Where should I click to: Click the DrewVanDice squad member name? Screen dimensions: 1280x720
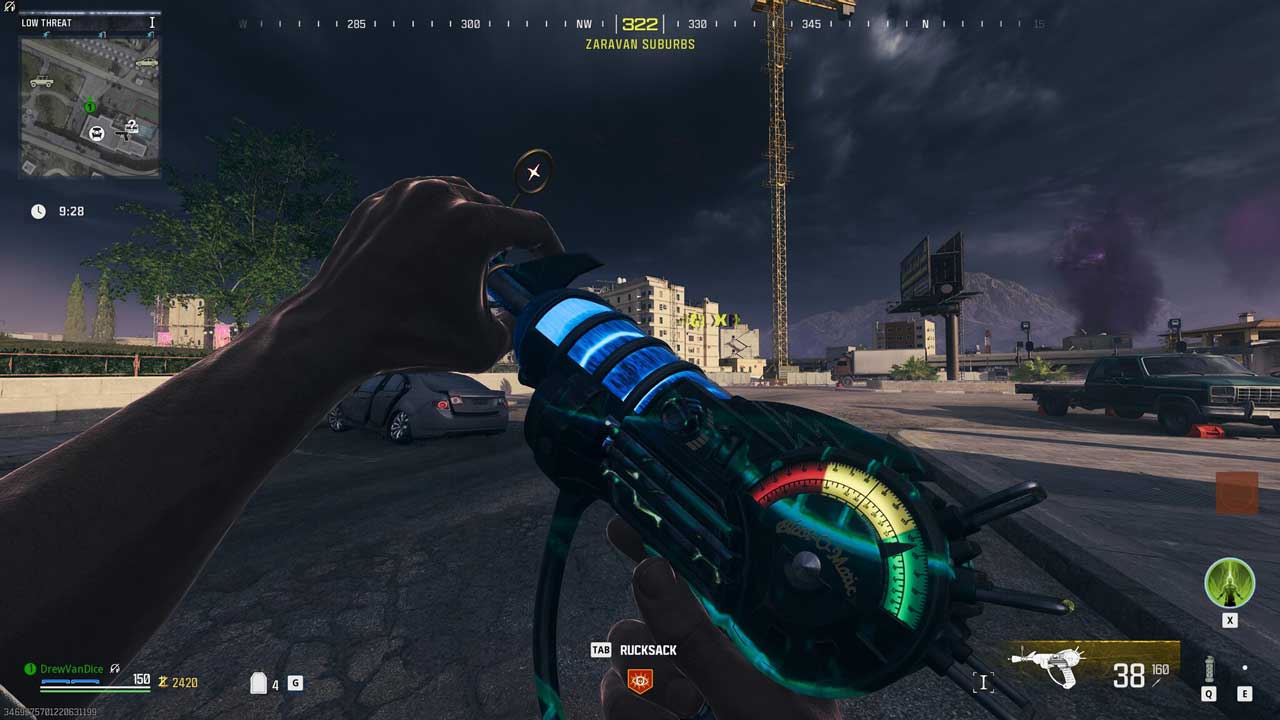pos(71,669)
